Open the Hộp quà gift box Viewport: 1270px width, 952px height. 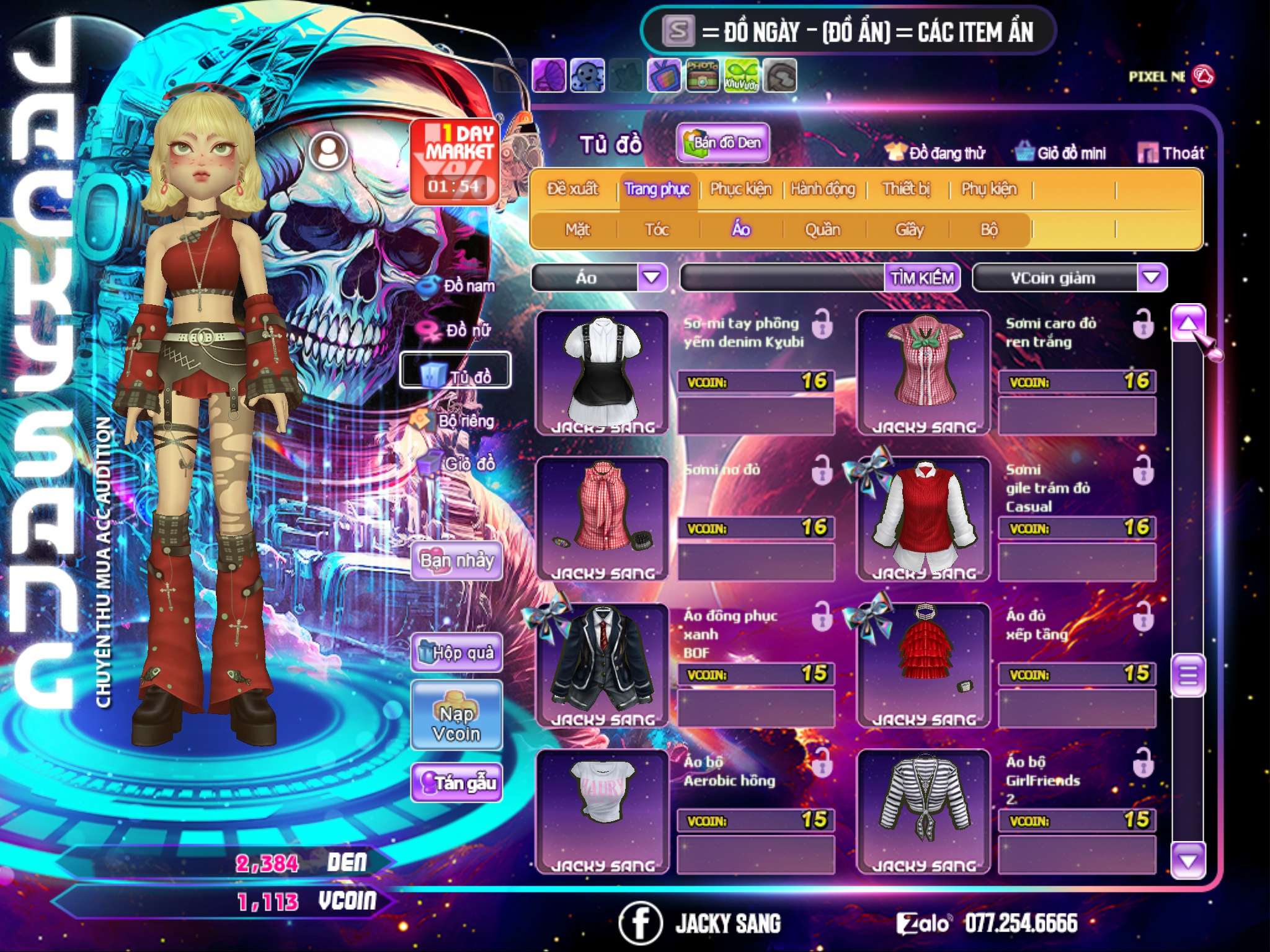[x=456, y=653]
